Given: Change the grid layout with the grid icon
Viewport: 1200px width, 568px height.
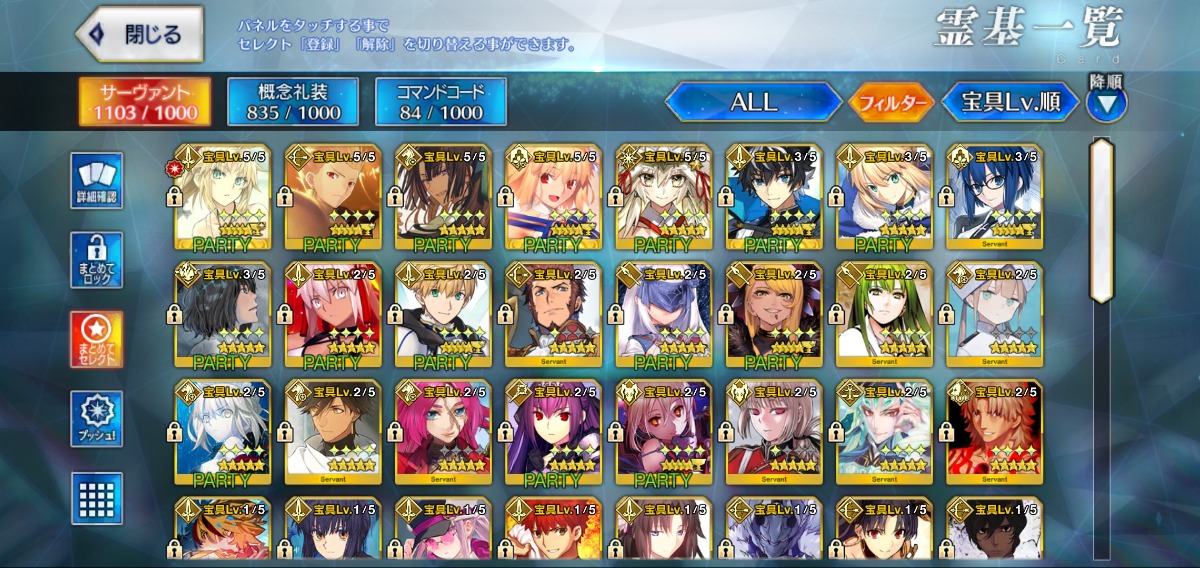Looking at the screenshot, I should (97, 498).
